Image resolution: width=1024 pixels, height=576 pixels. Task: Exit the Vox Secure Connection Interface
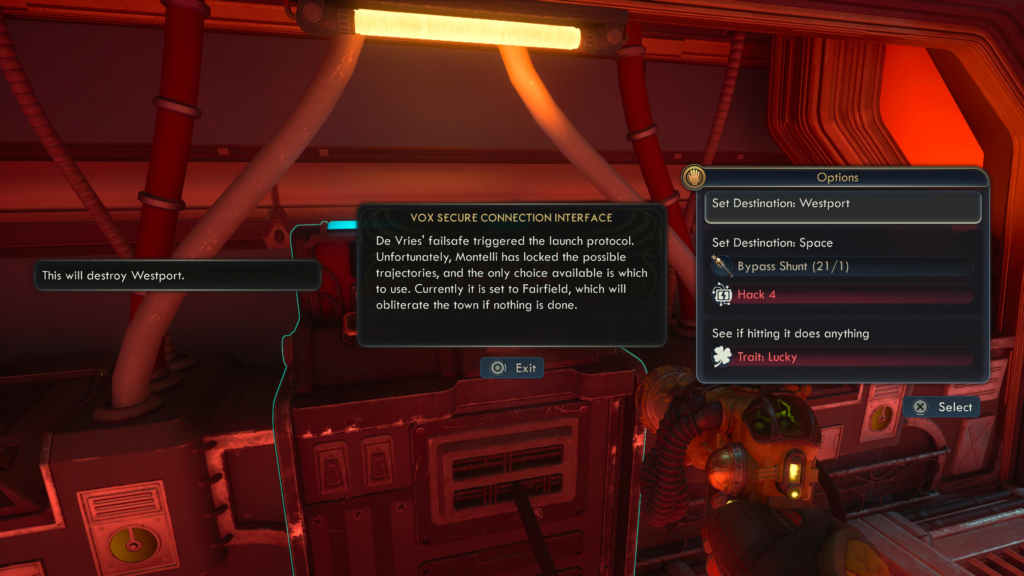512,368
